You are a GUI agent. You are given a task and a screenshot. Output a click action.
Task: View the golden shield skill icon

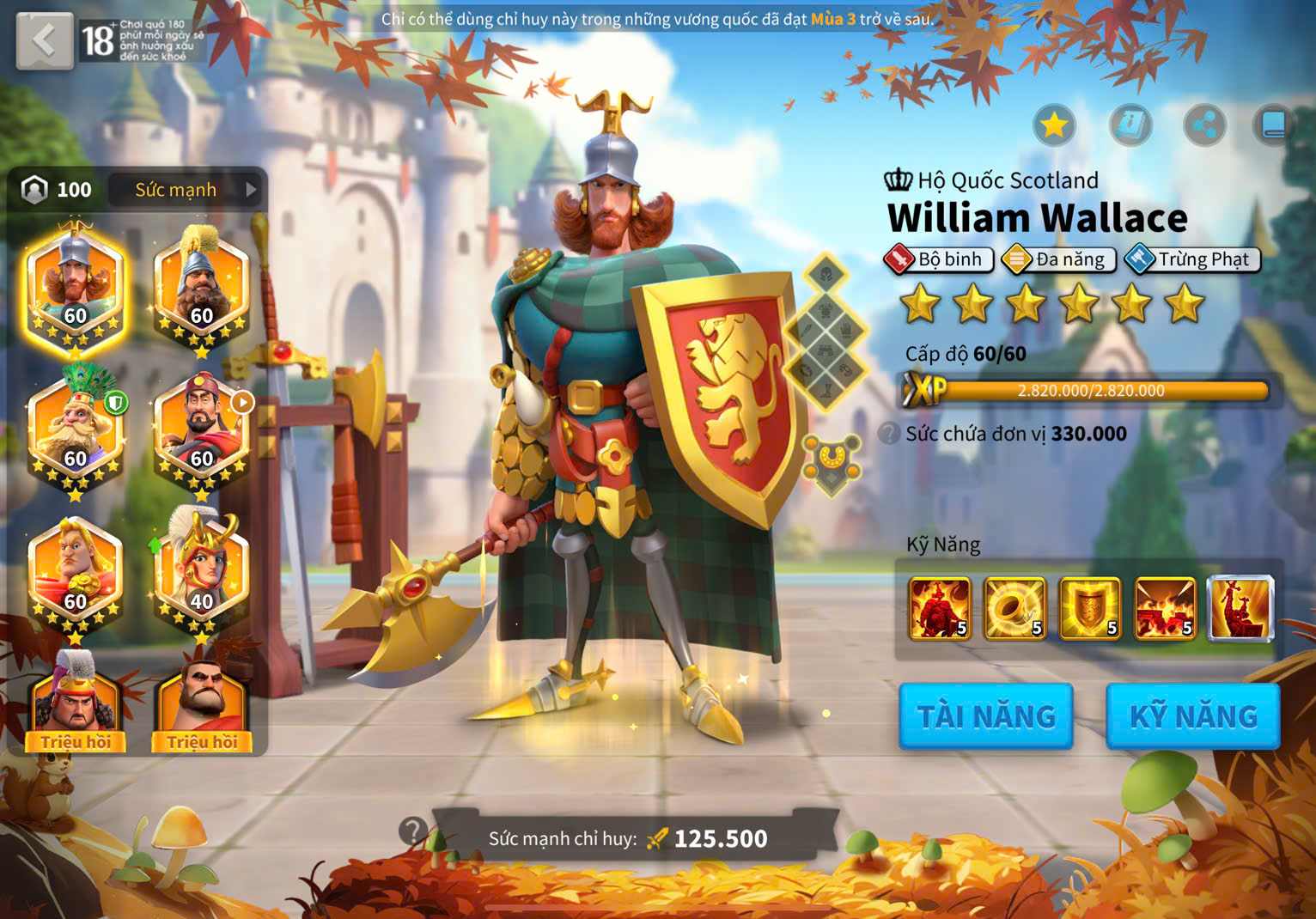(x=1090, y=609)
